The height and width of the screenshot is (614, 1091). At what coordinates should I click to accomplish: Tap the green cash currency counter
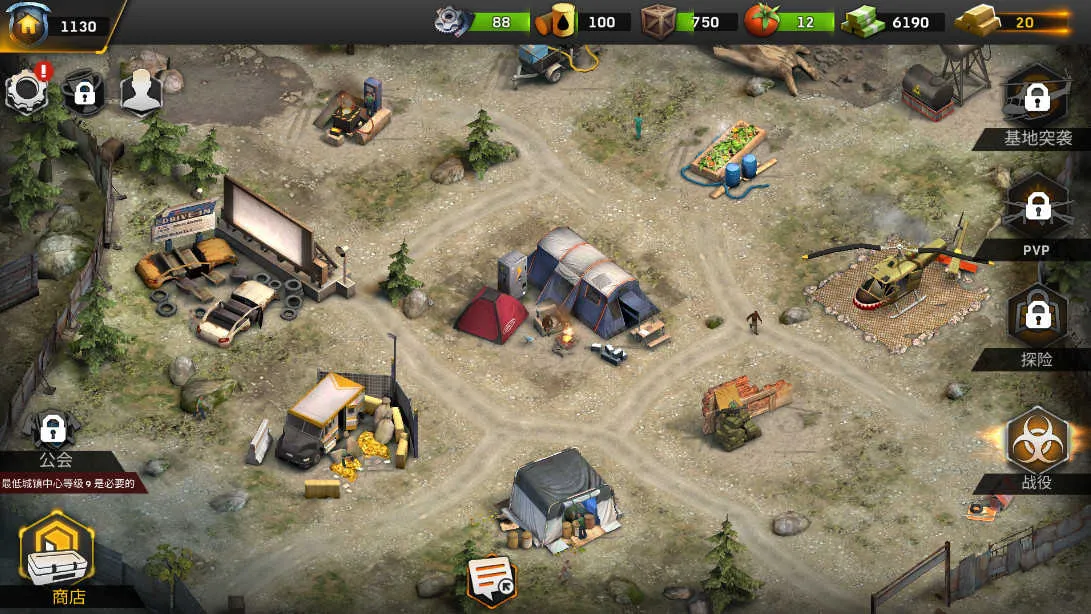893,22
